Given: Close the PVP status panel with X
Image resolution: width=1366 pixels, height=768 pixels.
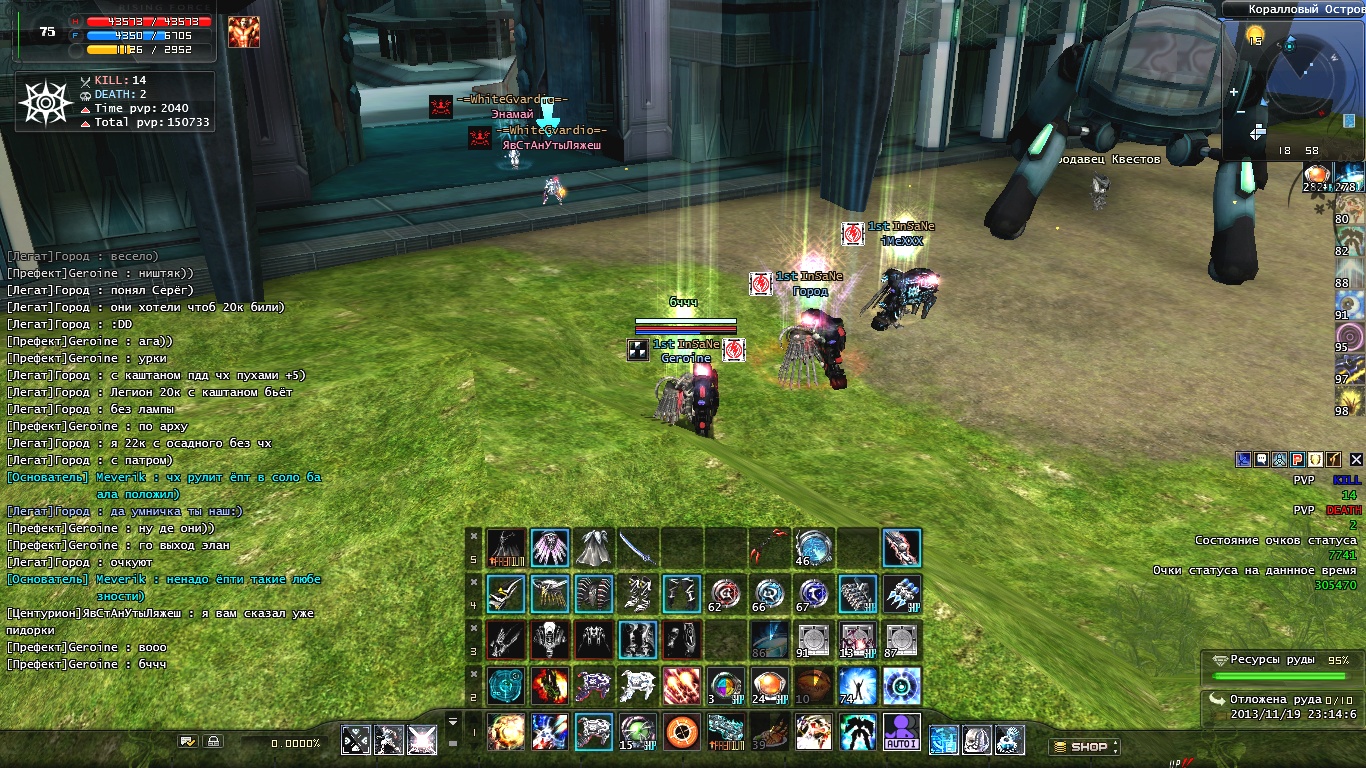Looking at the screenshot, I should 1355,459.
